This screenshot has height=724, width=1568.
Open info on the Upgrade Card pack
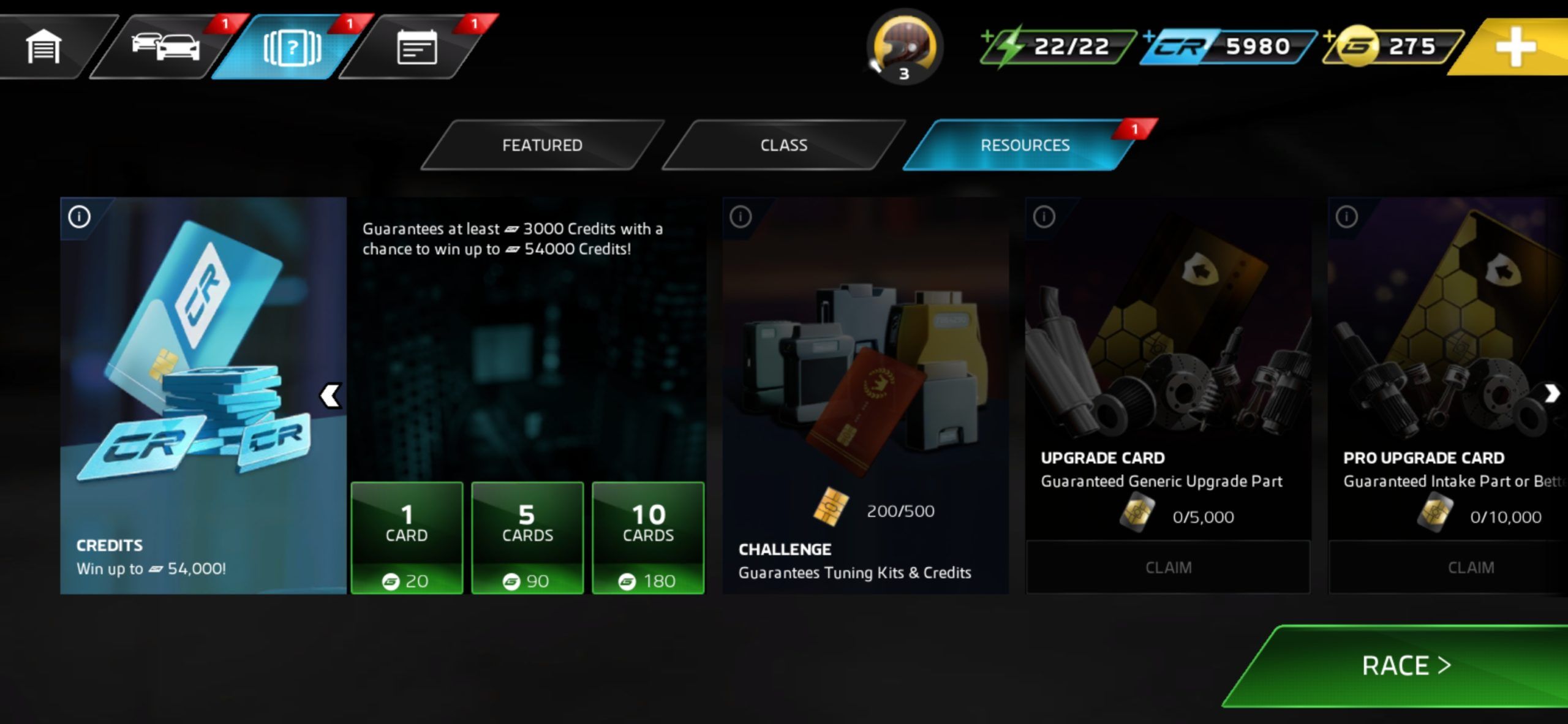[1043, 217]
